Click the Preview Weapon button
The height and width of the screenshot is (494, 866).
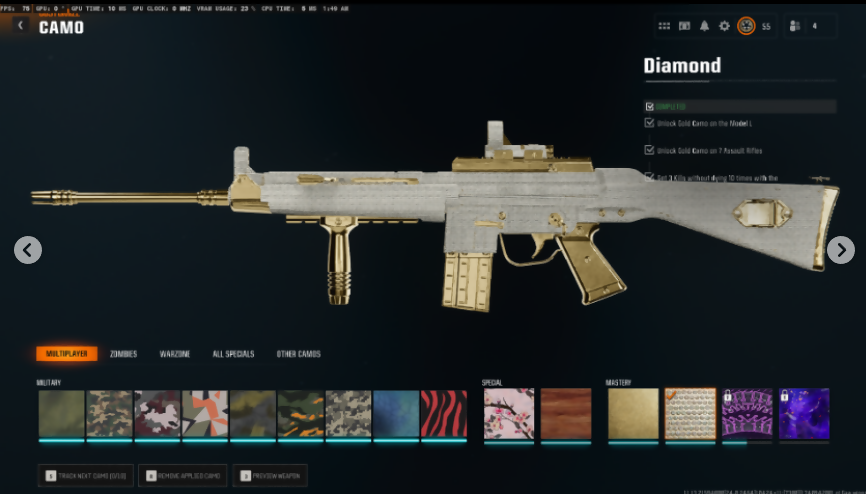click(270, 476)
